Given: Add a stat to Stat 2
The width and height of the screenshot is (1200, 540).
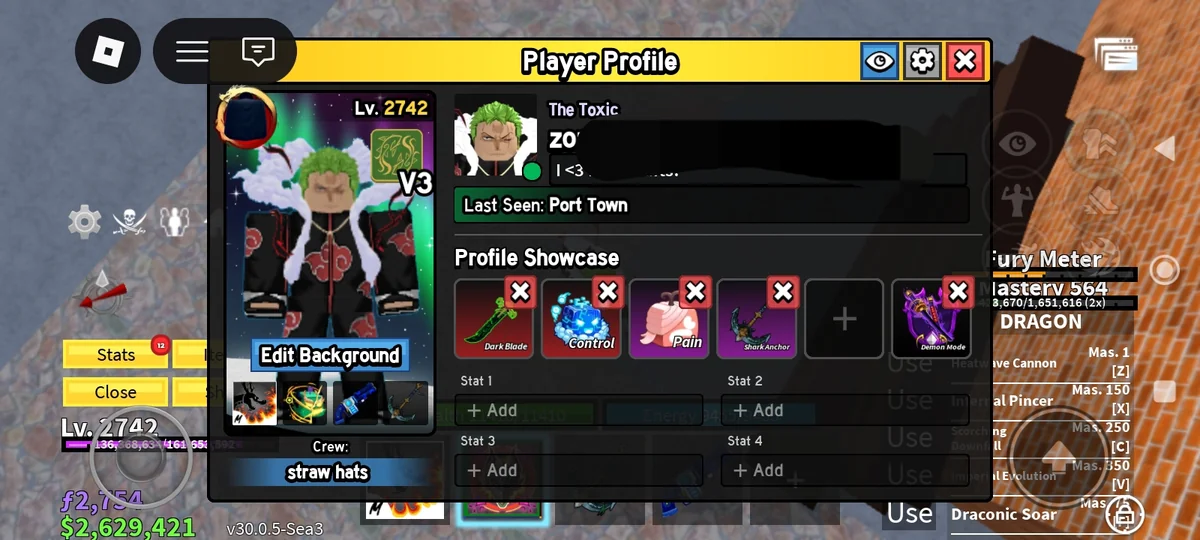Looking at the screenshot, I should pos(844,410).
